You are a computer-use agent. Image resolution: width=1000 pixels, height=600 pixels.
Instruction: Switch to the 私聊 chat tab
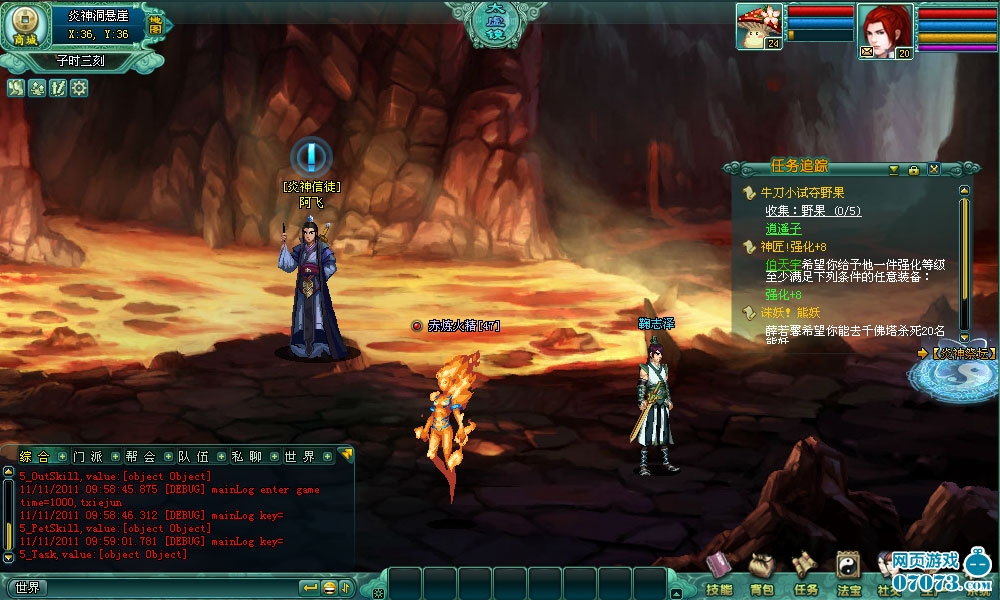tap(246, 457)
